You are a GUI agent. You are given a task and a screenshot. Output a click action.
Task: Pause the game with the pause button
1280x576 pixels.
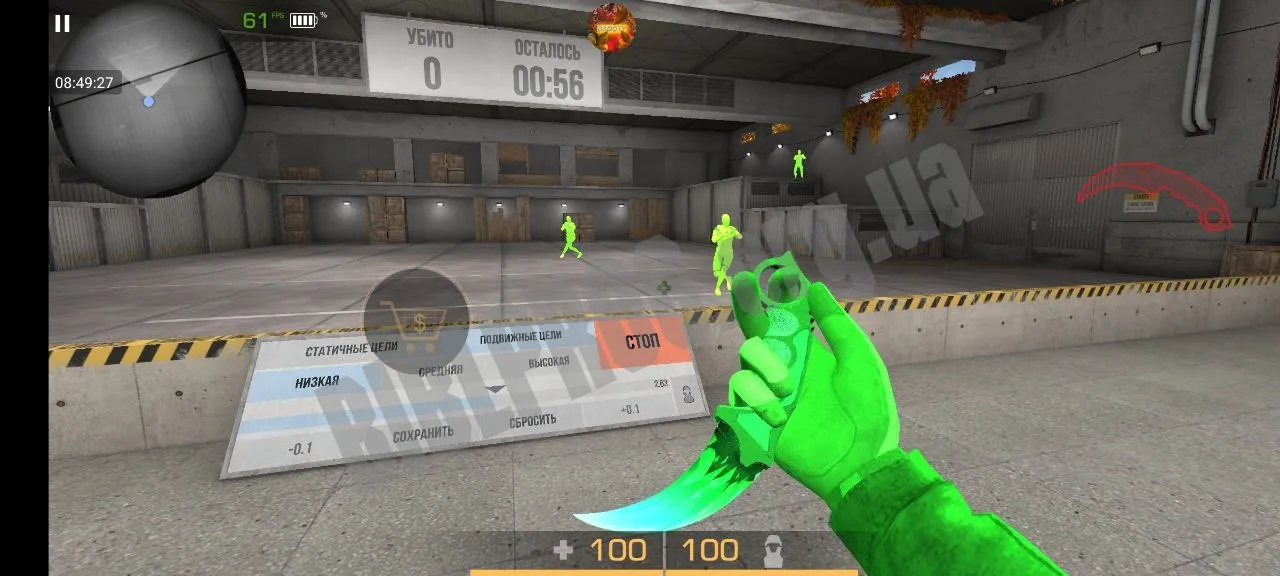point(62,23)
